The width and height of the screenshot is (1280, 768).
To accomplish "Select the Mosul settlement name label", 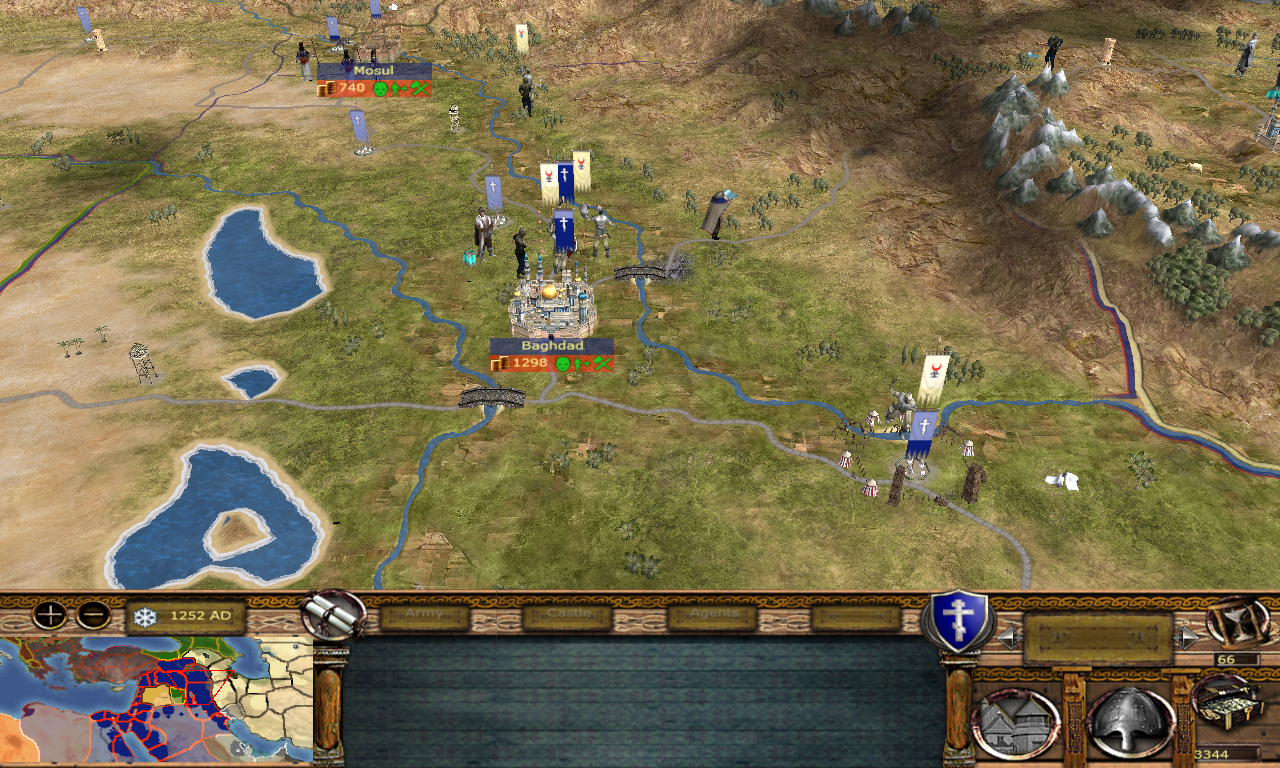I will pyautogui.click(x=374, y=71).
